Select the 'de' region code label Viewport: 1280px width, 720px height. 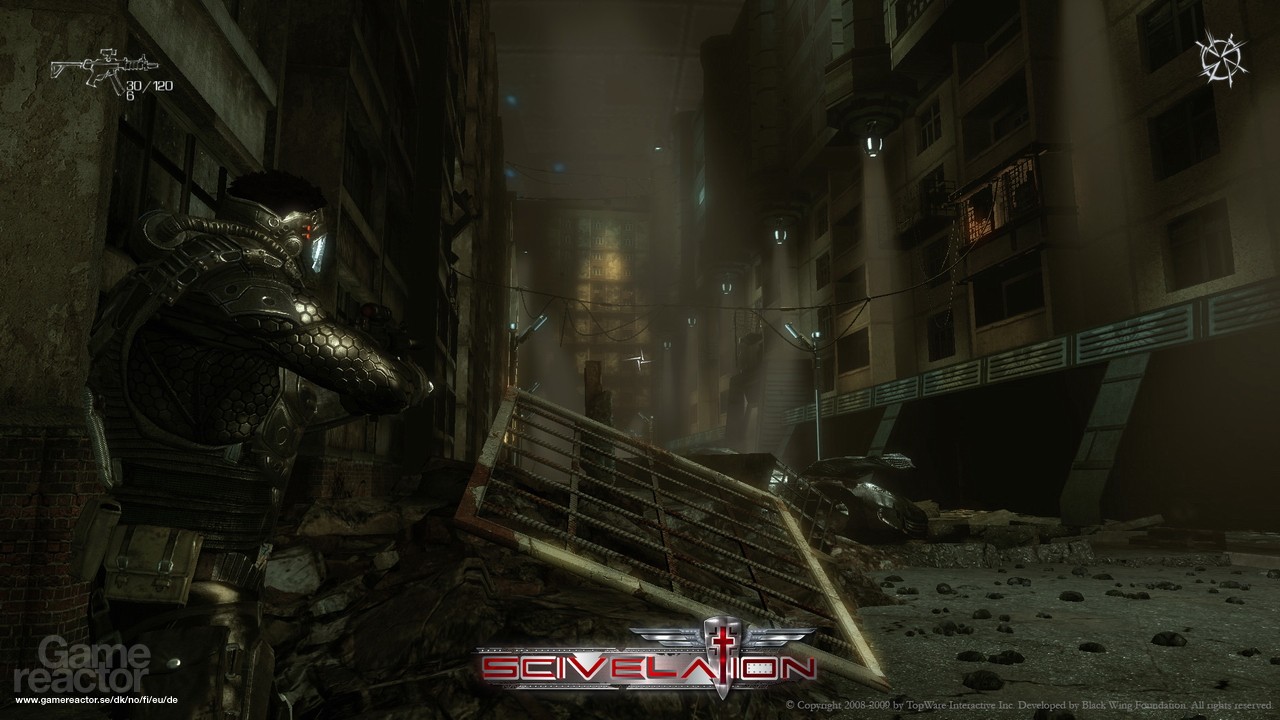click(x=173, y=699)
